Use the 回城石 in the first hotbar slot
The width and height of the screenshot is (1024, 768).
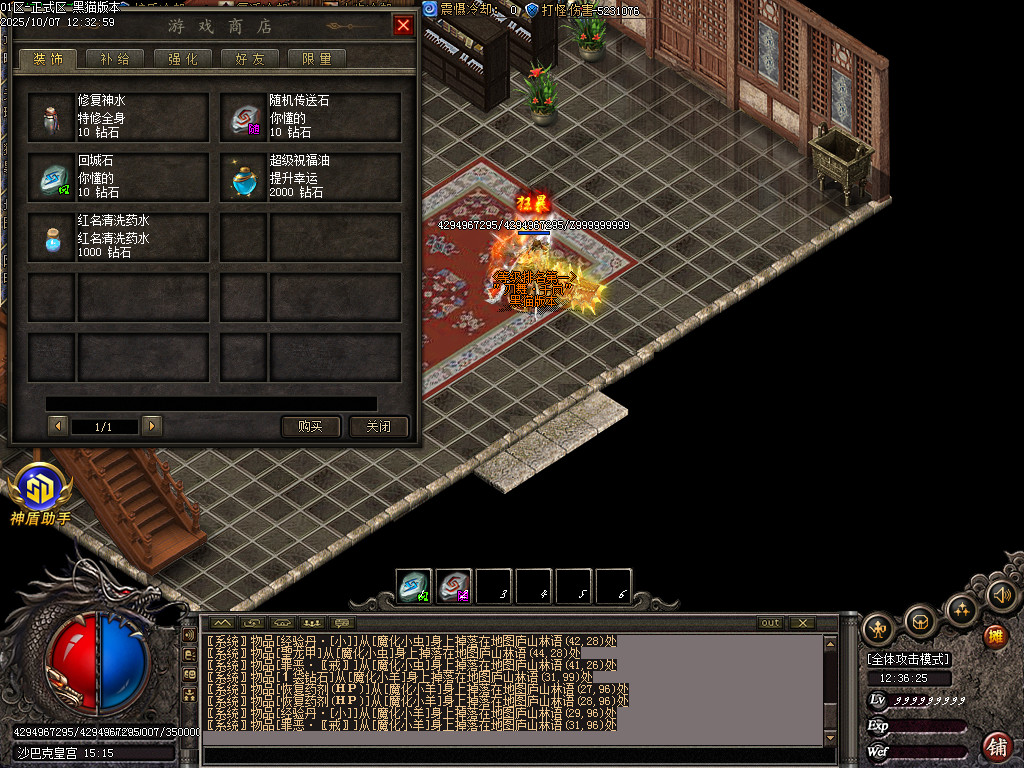414,586
